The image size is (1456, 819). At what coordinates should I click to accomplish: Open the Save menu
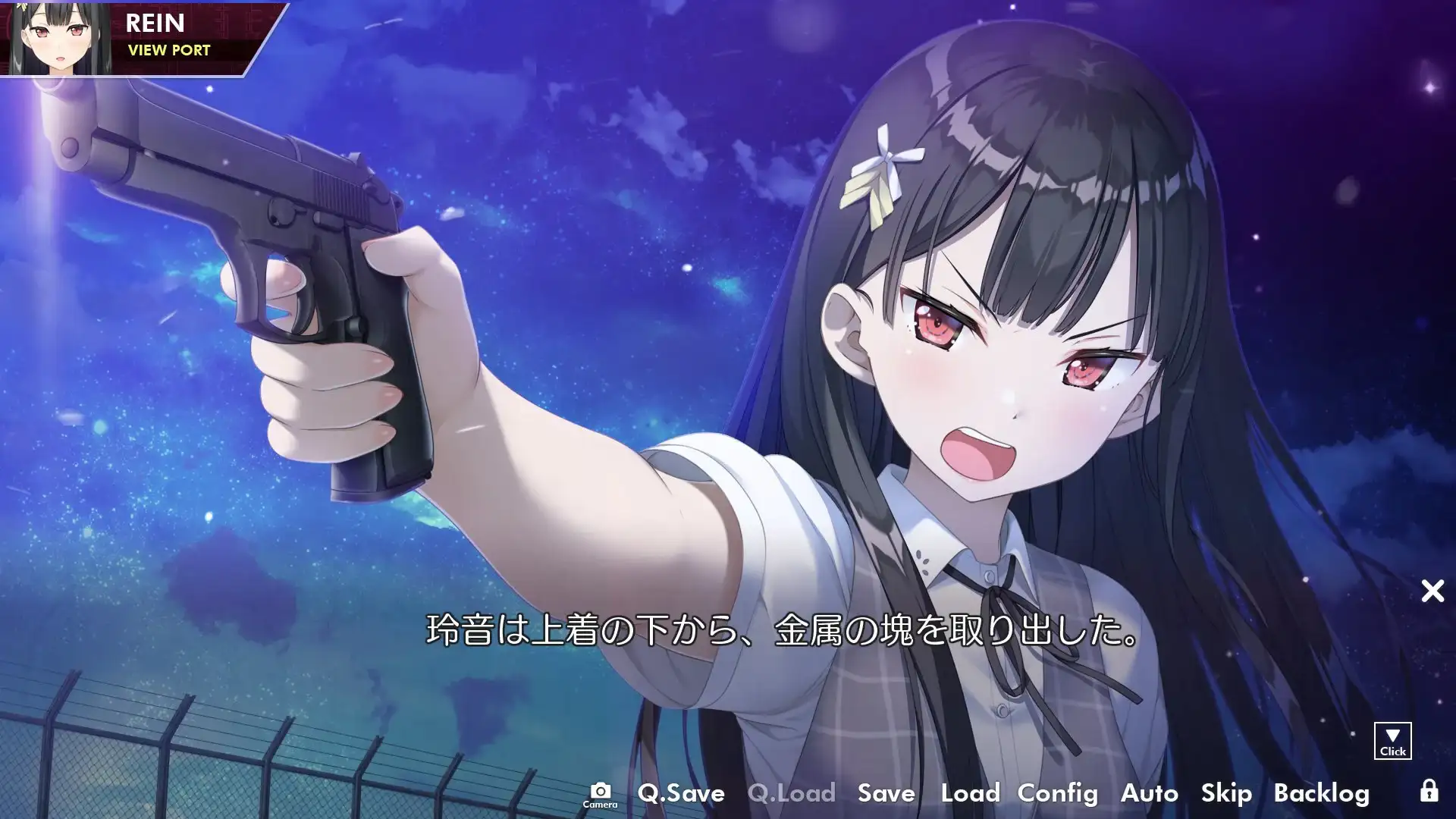point(886,793)
